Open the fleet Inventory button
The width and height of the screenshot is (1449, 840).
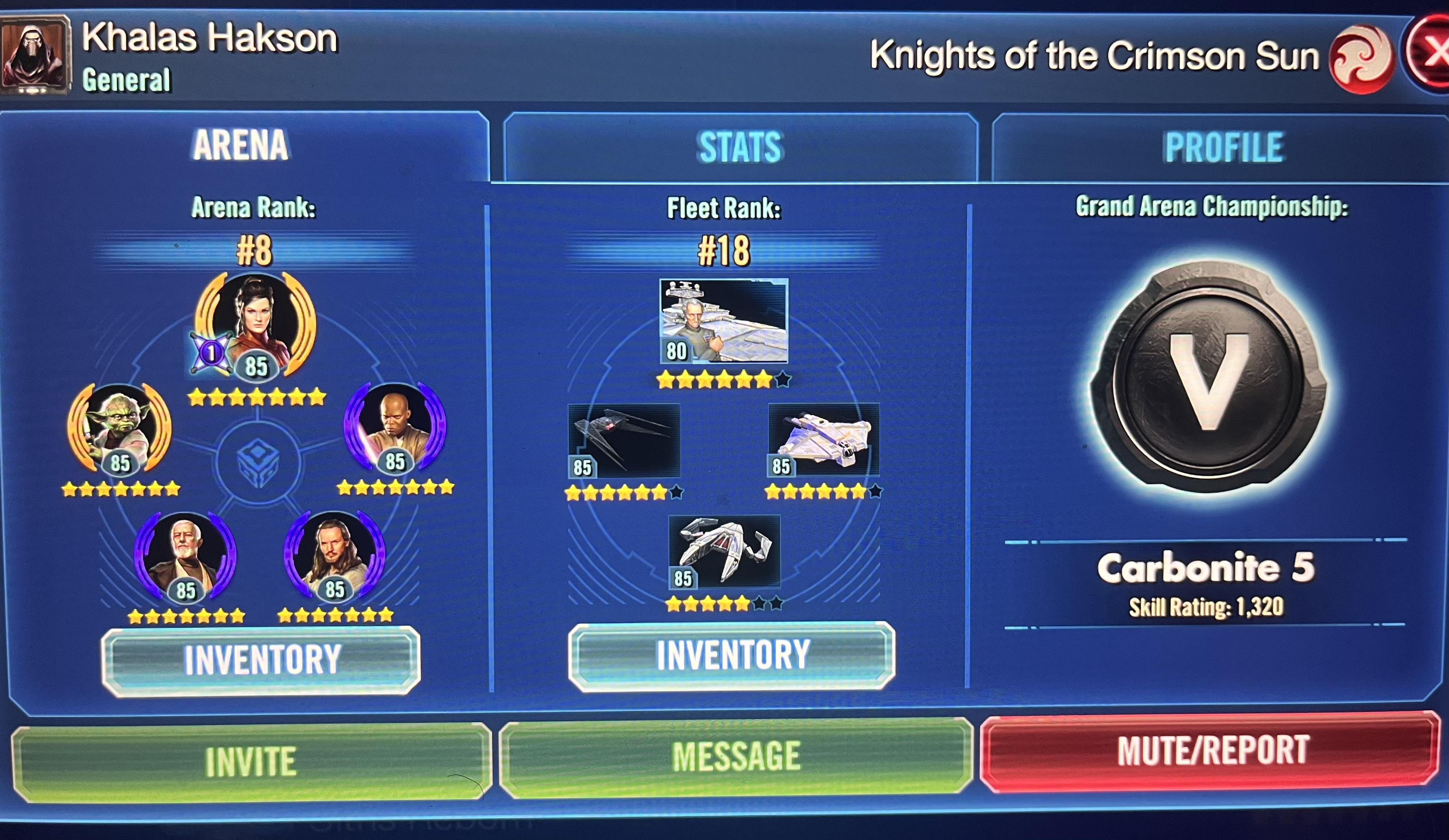coord(732,655)
